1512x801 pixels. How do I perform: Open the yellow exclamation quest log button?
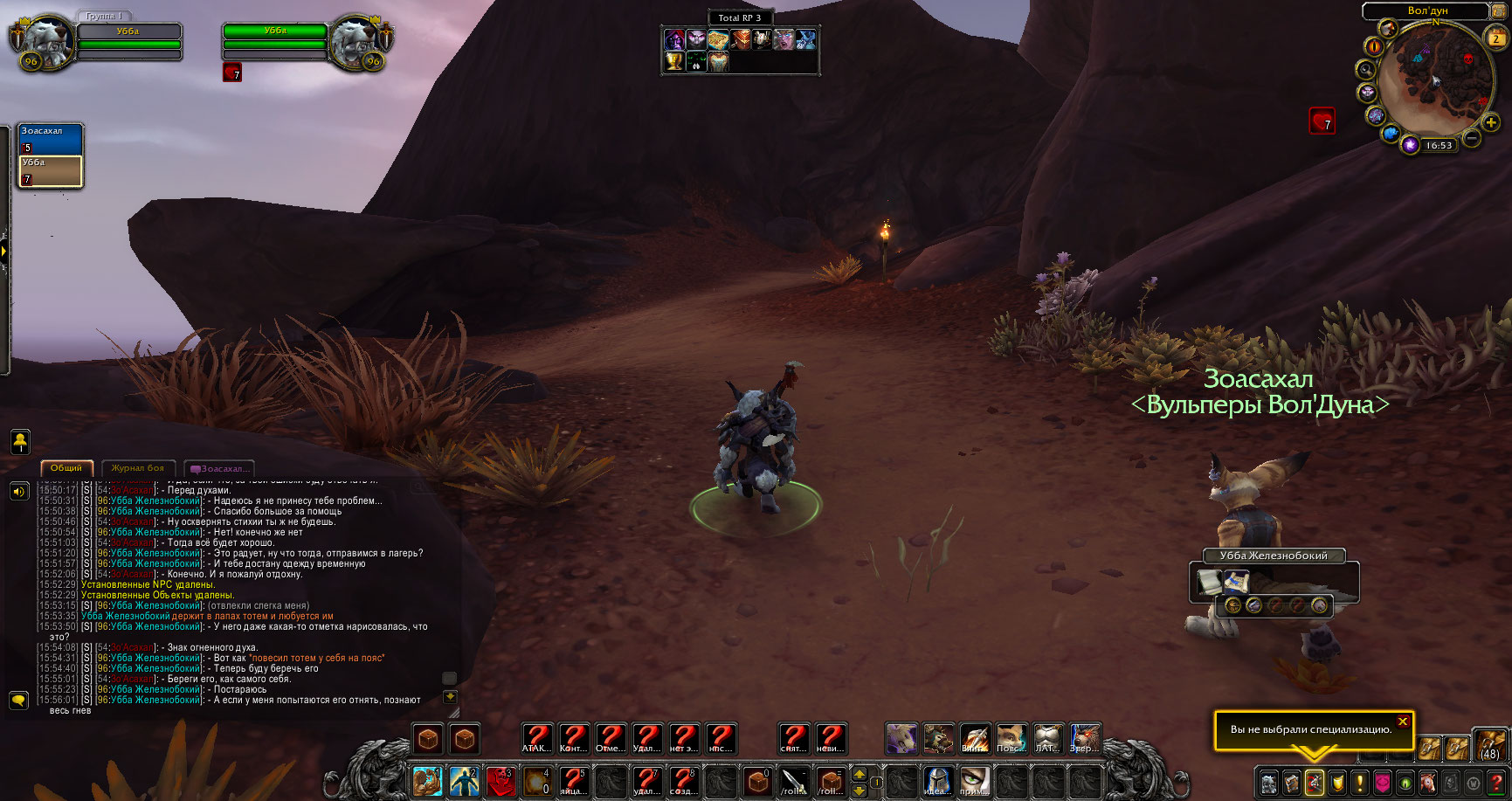[x=1359, y=782]
